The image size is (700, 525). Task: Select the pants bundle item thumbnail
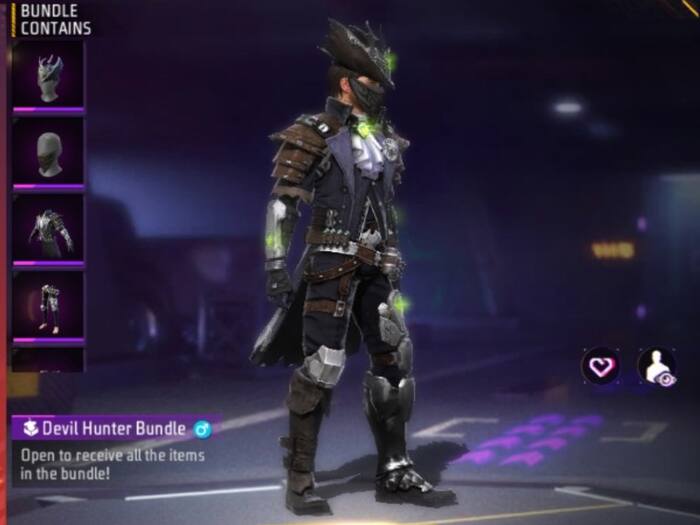point(48,306)
